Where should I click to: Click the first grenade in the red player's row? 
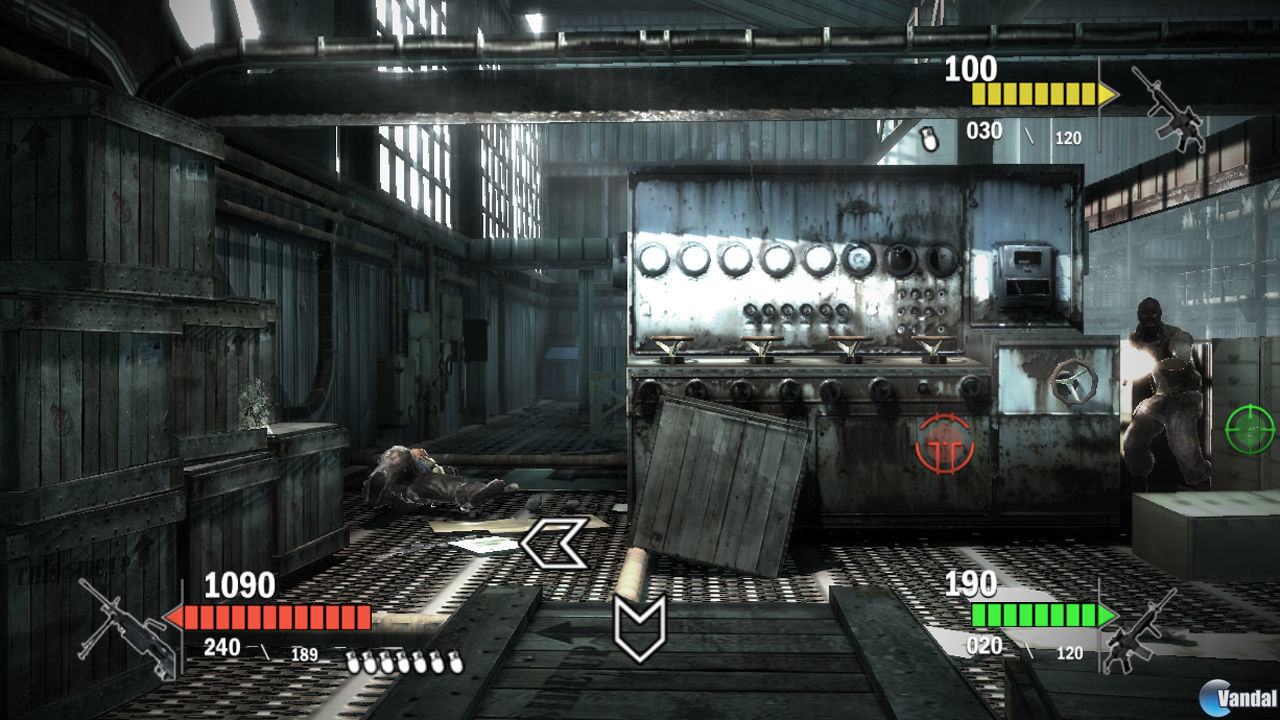(x=355, y=662)
